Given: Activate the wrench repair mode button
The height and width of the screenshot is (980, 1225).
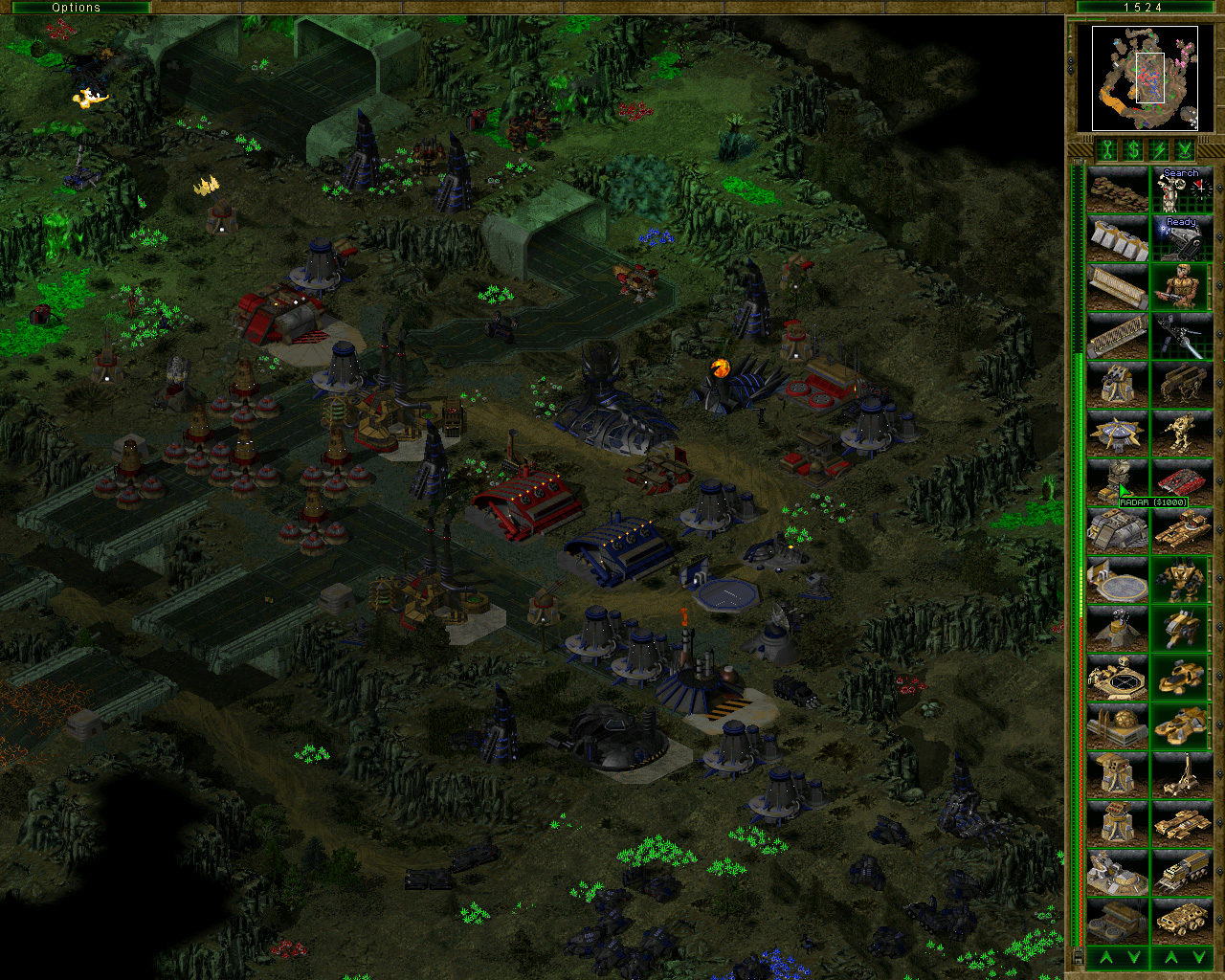Looking at the screenshot, I should (1107, 150).
